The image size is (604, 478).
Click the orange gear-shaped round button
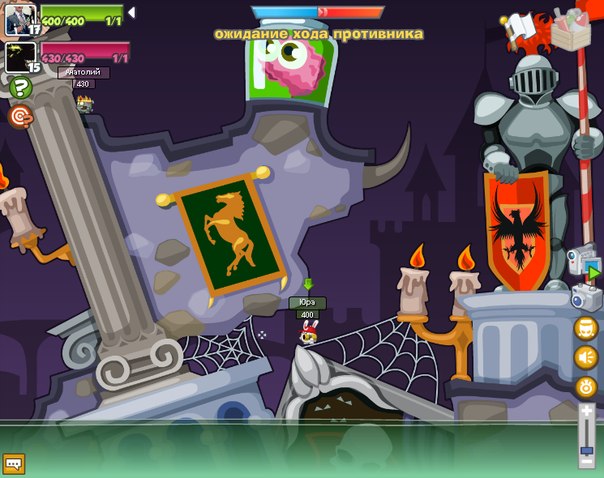pos(586,386)
